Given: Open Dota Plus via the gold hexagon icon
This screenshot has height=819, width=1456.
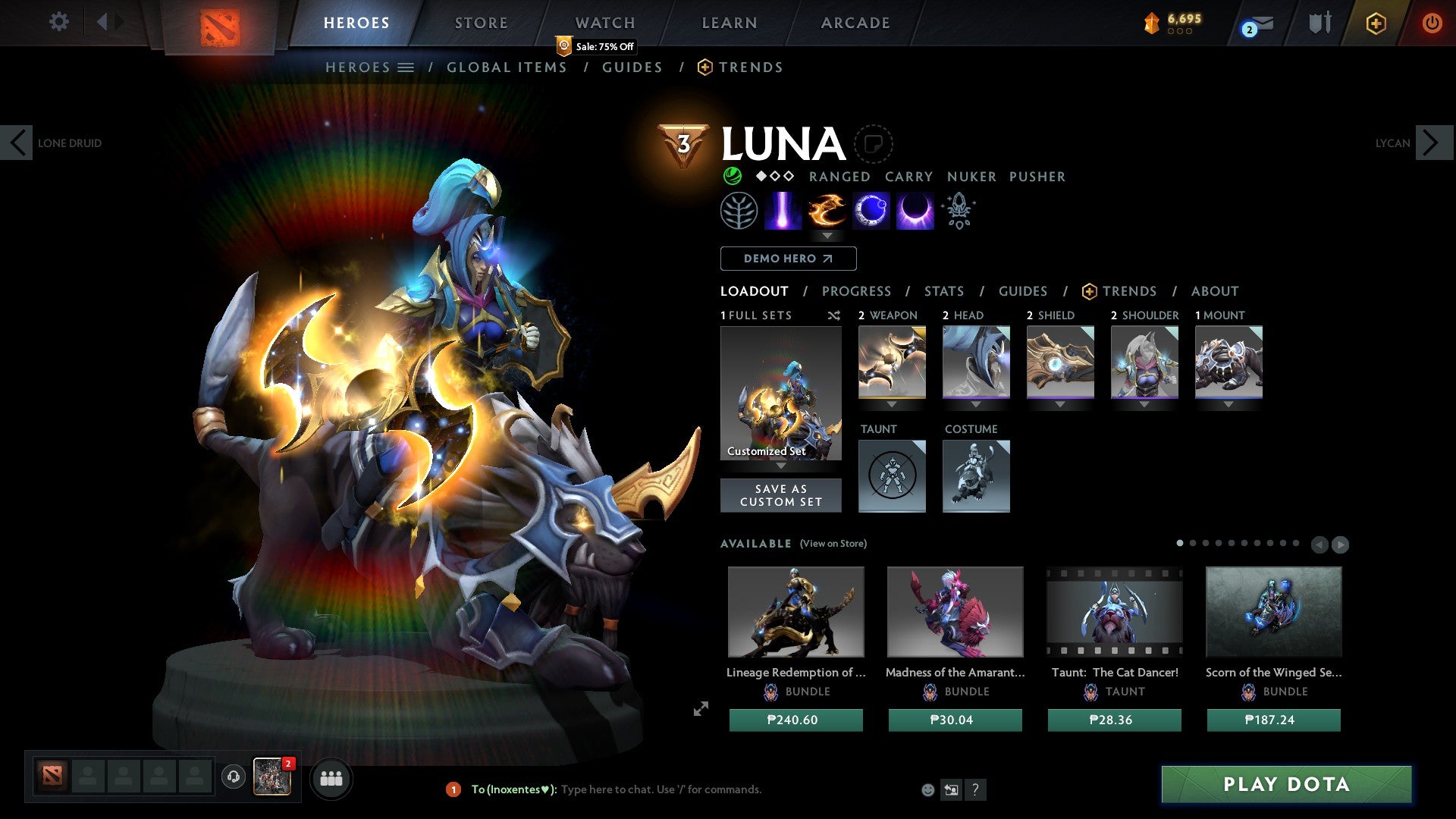Looking at the screenshot, I should click(x=1375, y=23).
